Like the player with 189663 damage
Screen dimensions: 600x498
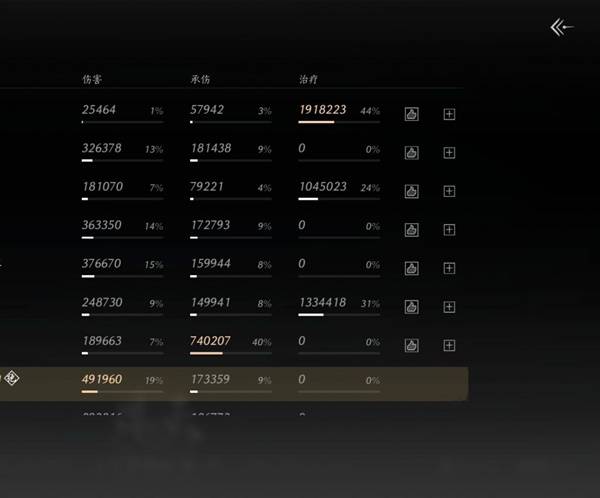pyautogui.click(x=411, y=345)
